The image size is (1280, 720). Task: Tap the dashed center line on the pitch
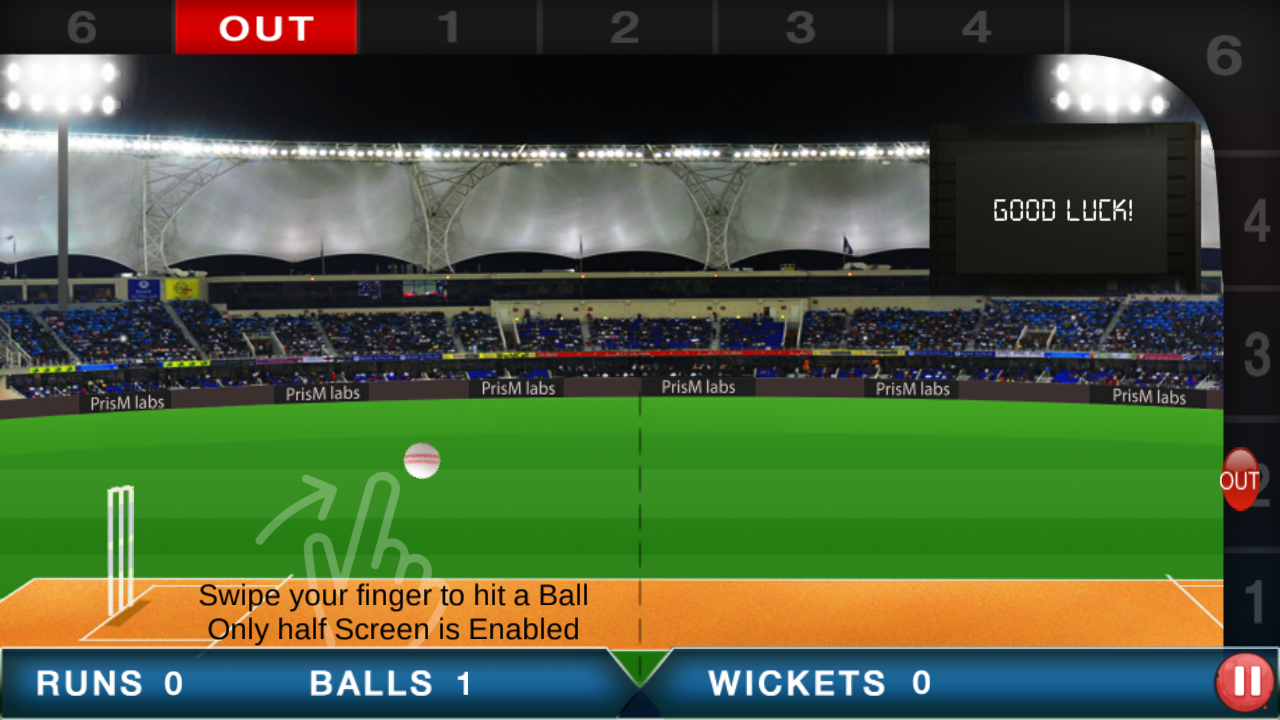(640, 520)
